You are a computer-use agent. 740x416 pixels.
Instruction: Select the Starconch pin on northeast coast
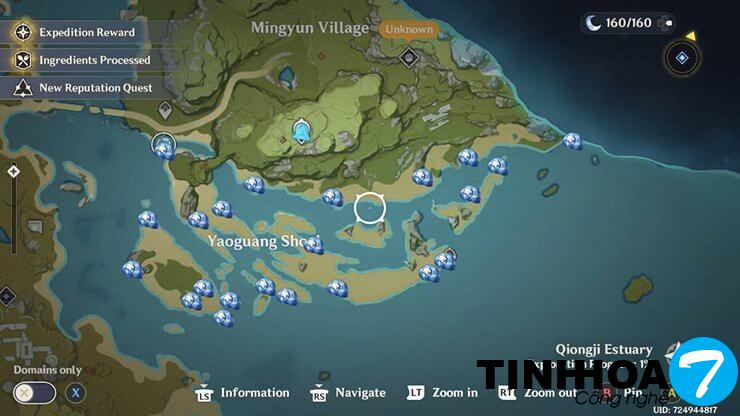click(x=572, y=141)
